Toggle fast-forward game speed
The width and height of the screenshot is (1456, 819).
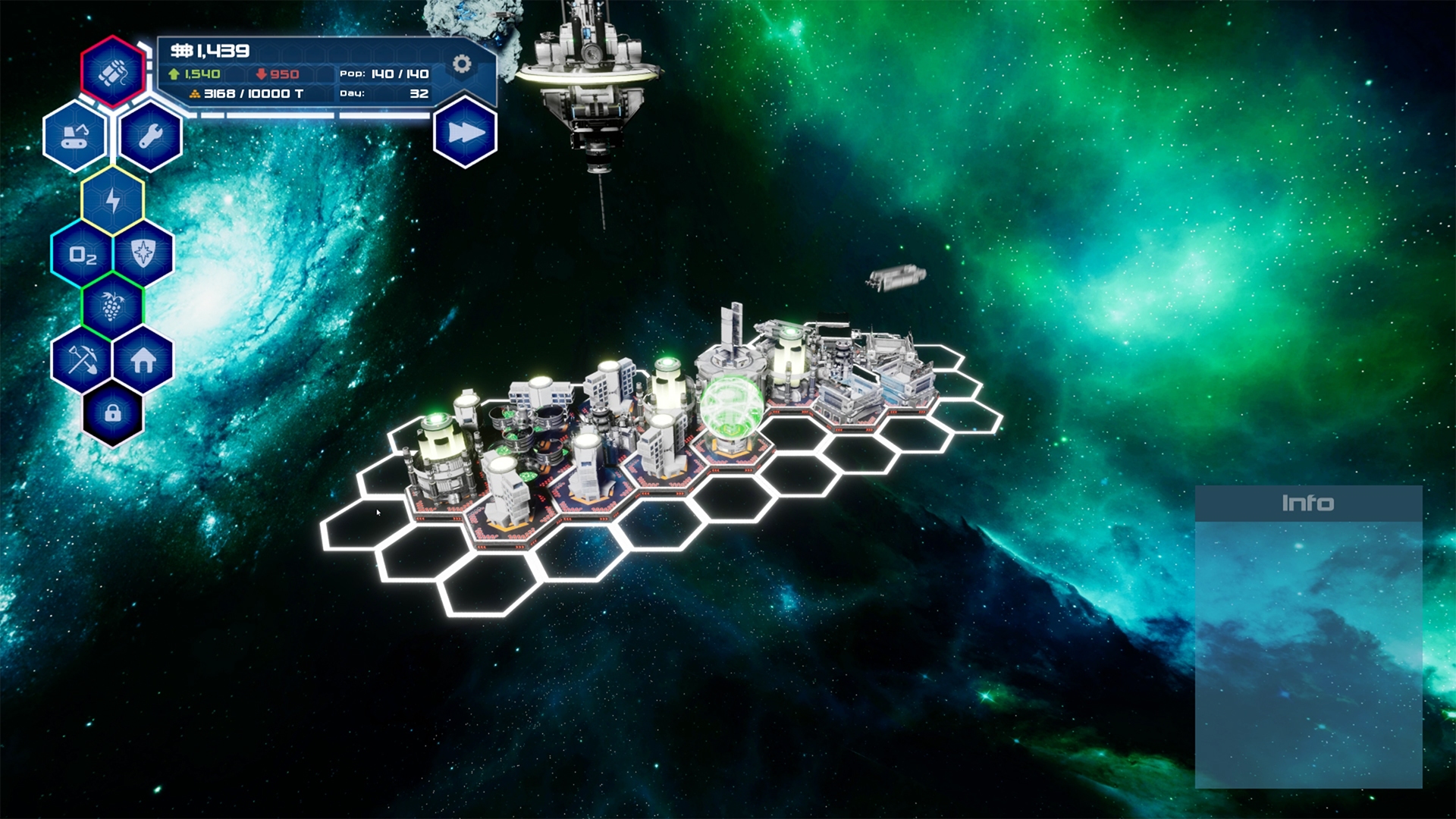click(x=464, y=130)
